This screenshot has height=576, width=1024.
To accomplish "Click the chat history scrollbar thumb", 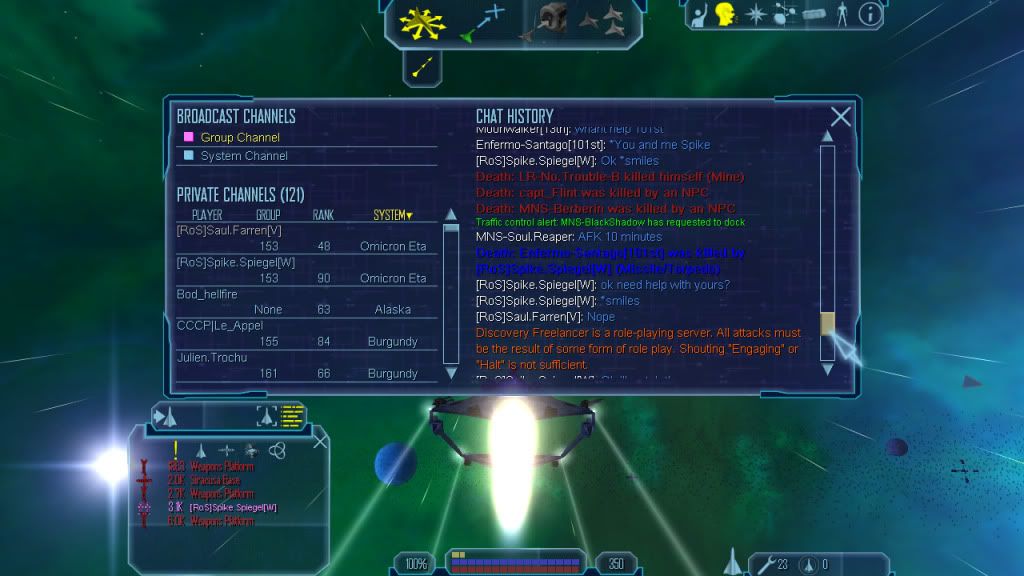I will (x=827, y=324).
